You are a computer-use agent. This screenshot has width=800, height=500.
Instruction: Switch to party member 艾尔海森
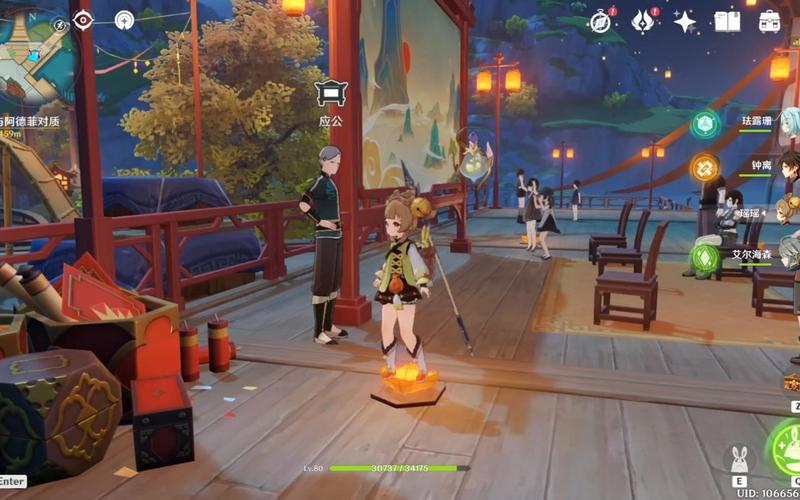[751, 255]
